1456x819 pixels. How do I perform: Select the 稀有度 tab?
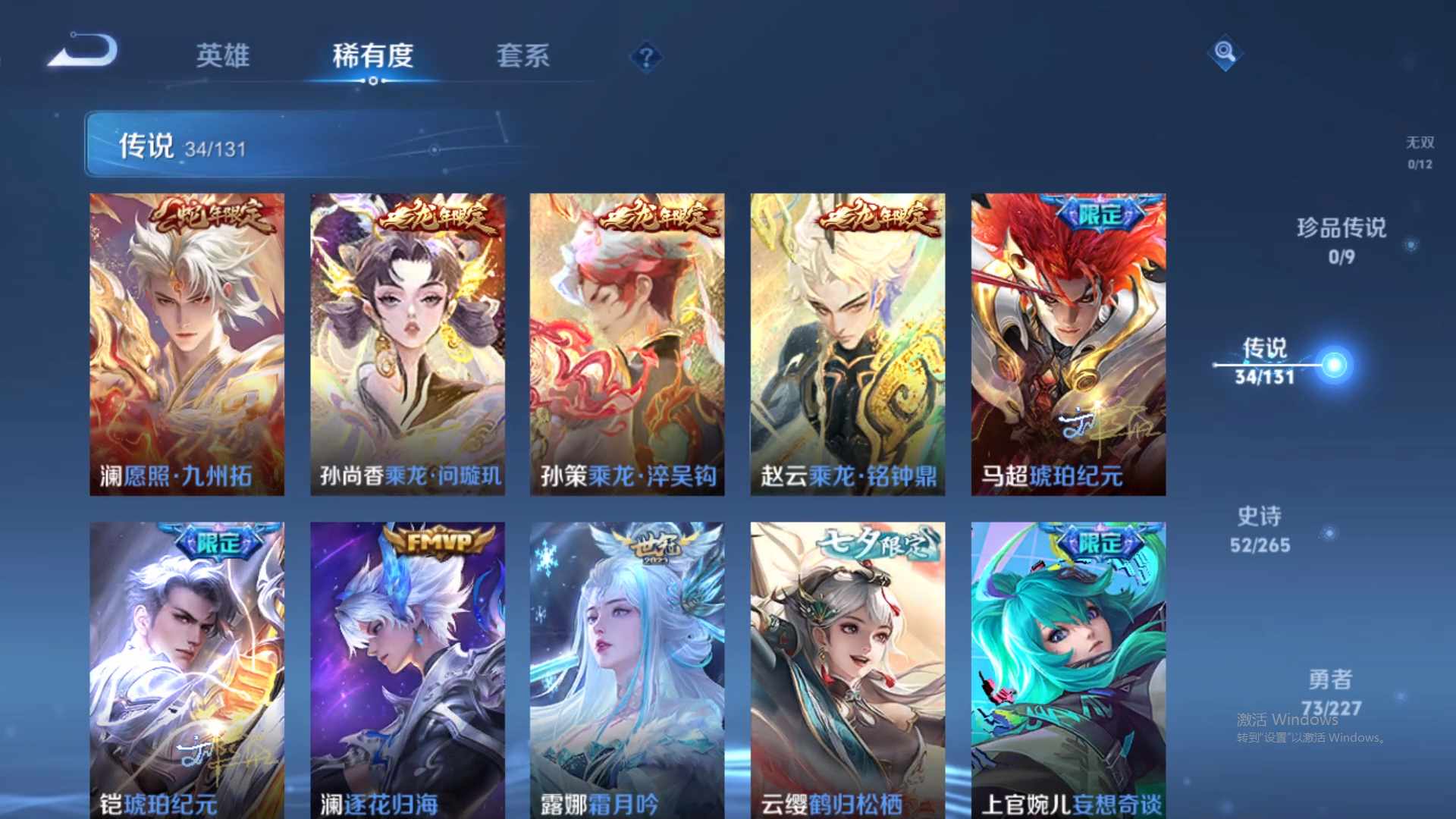pyautogui.click(x=372, y=57)
